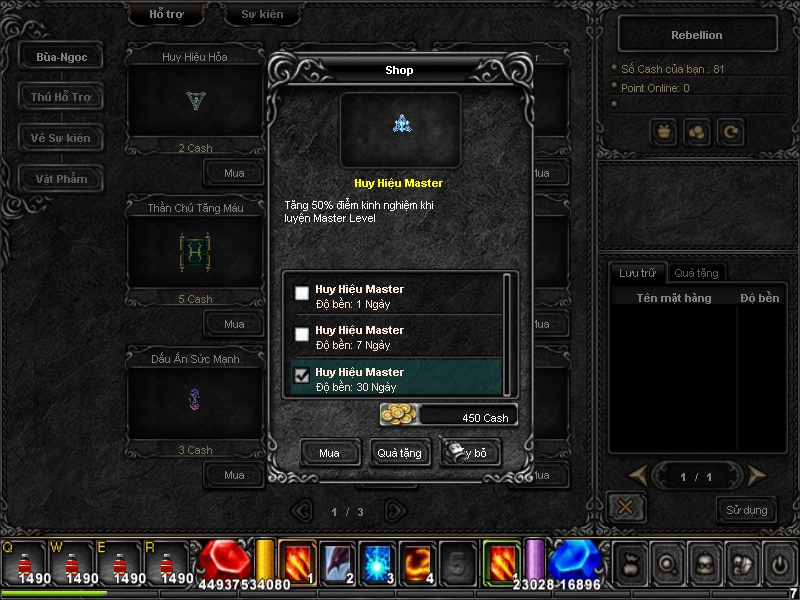Screen dimensions: 800x600
Task: Open the Bùa-Ngọc category
Action: click(x=61, y=57)
